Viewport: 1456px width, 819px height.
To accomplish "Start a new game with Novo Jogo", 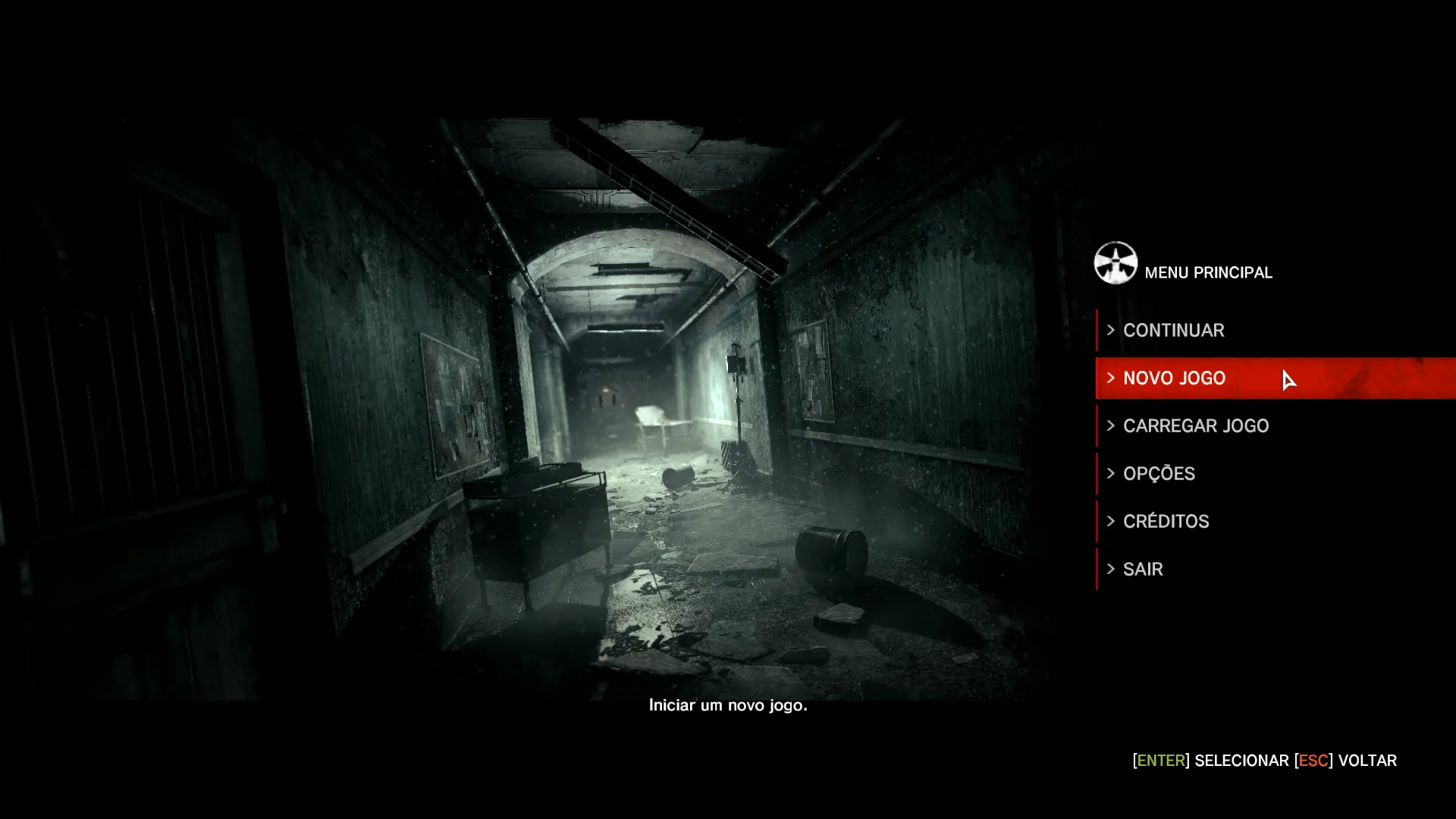I will pos(1174,378).
